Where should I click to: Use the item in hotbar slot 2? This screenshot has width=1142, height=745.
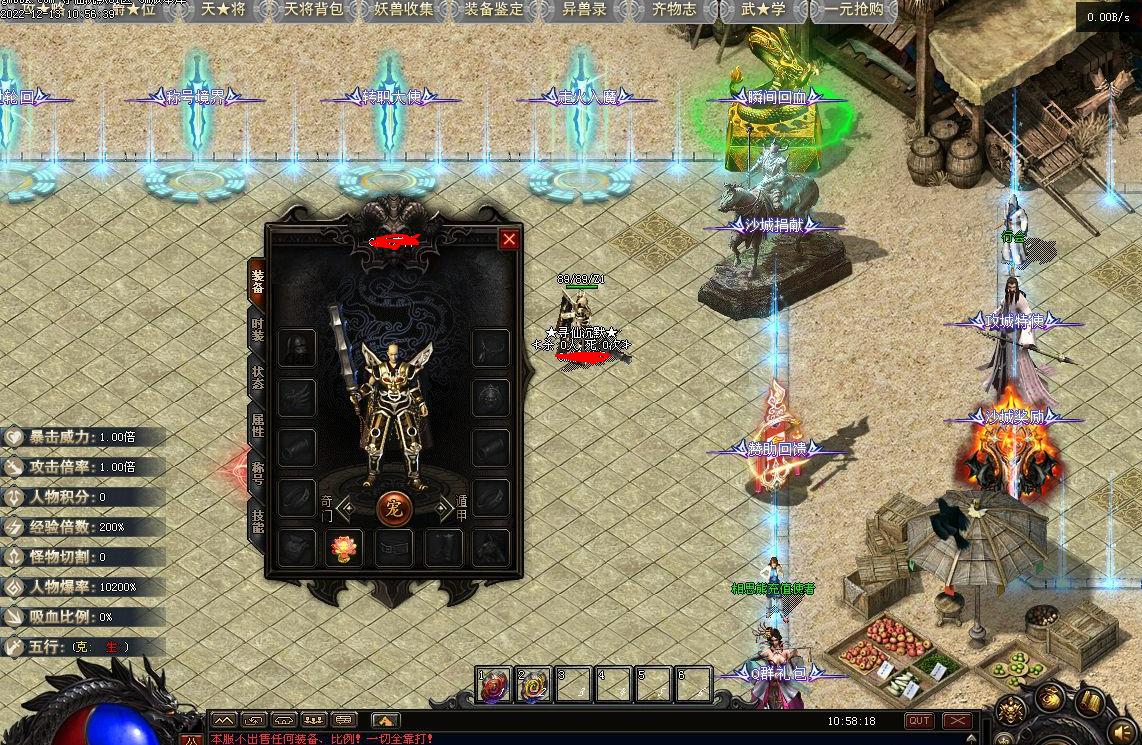(532, 685)
